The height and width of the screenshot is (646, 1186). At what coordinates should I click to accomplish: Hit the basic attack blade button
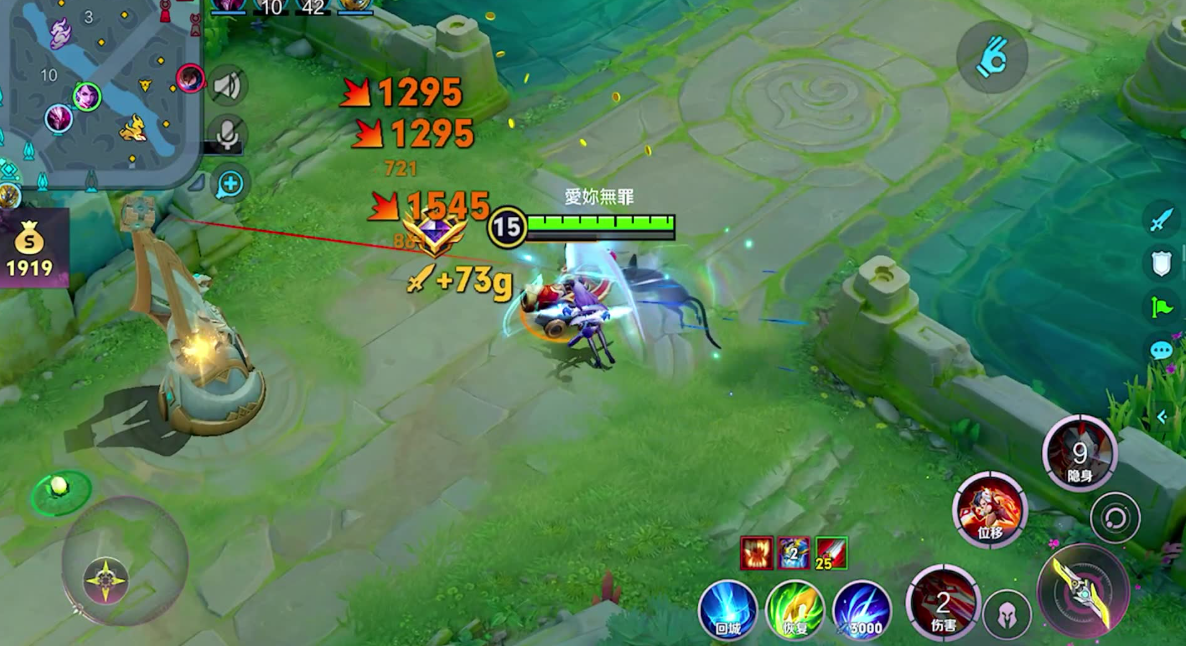1083,590
